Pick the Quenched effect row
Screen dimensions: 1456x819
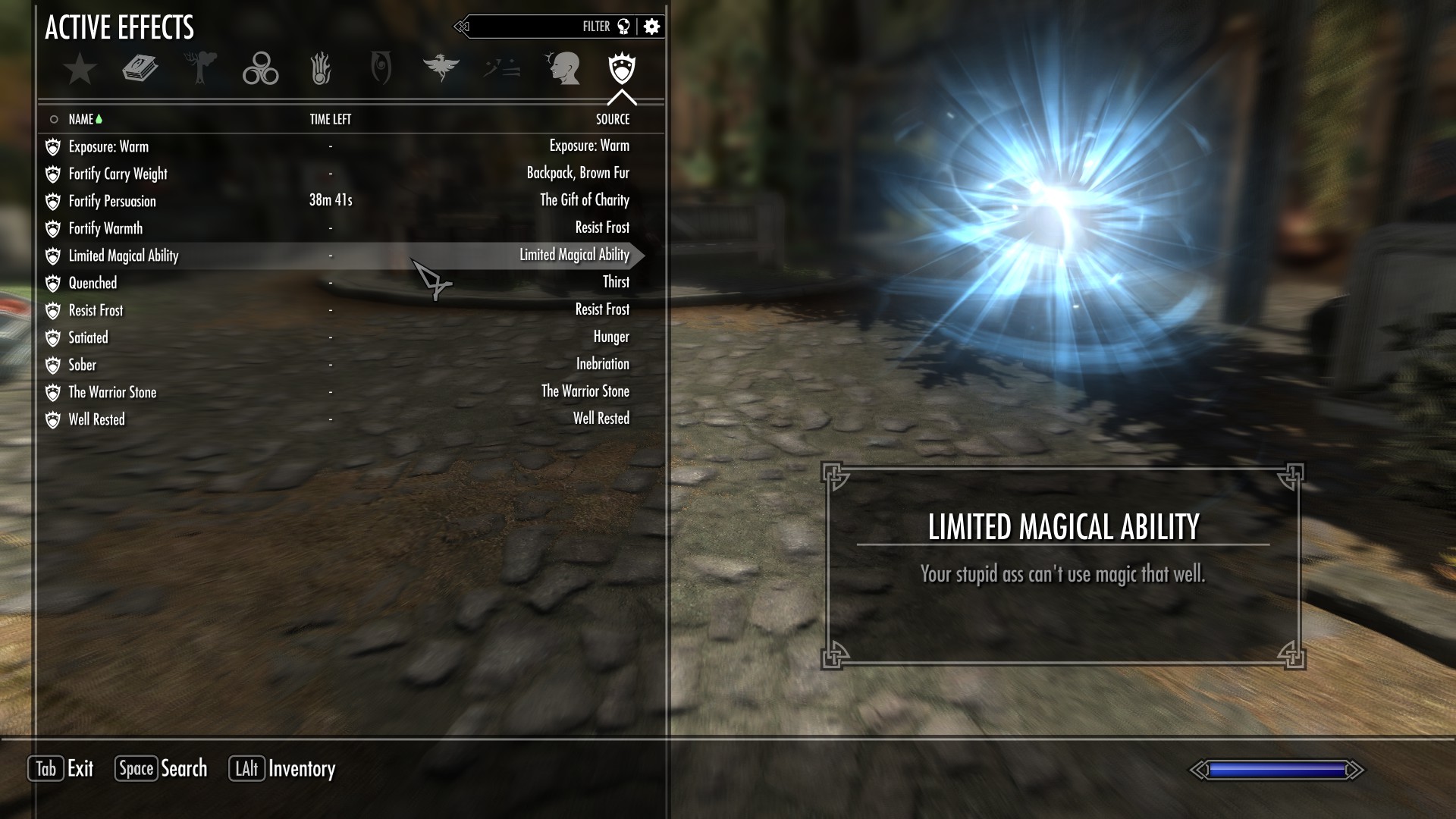coord(93,283)
